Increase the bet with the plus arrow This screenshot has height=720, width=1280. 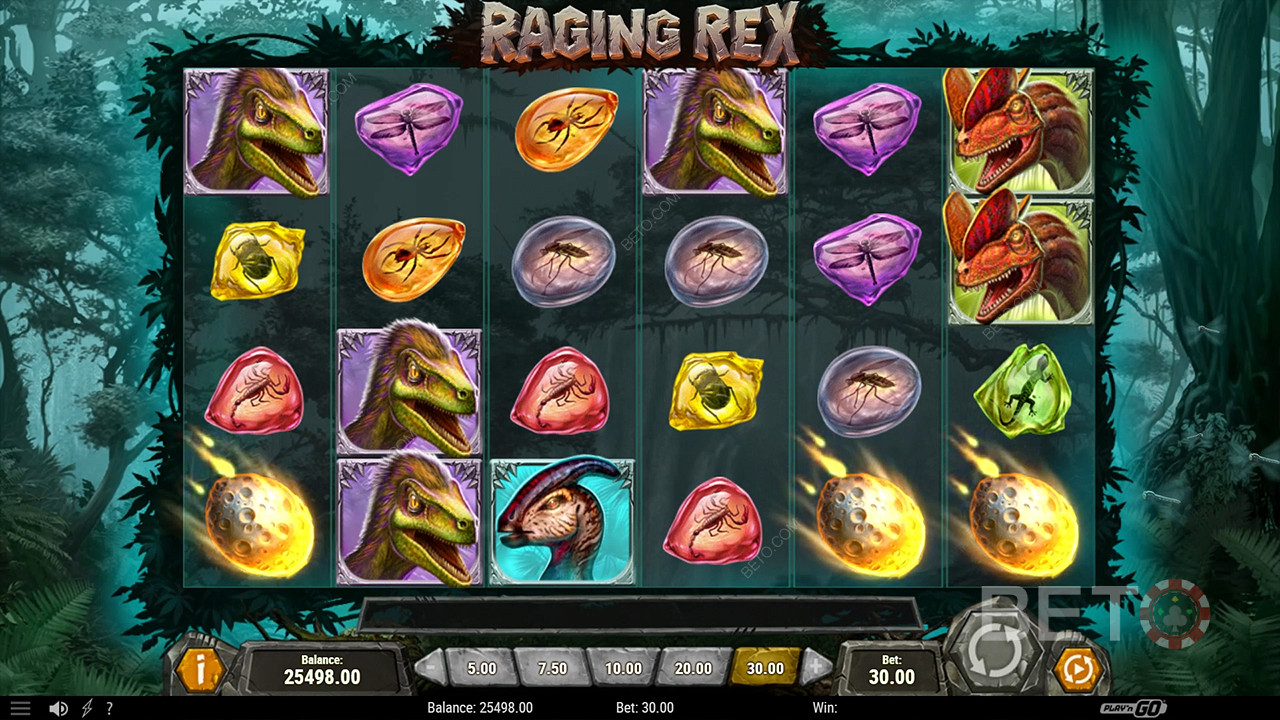[817, 668]
